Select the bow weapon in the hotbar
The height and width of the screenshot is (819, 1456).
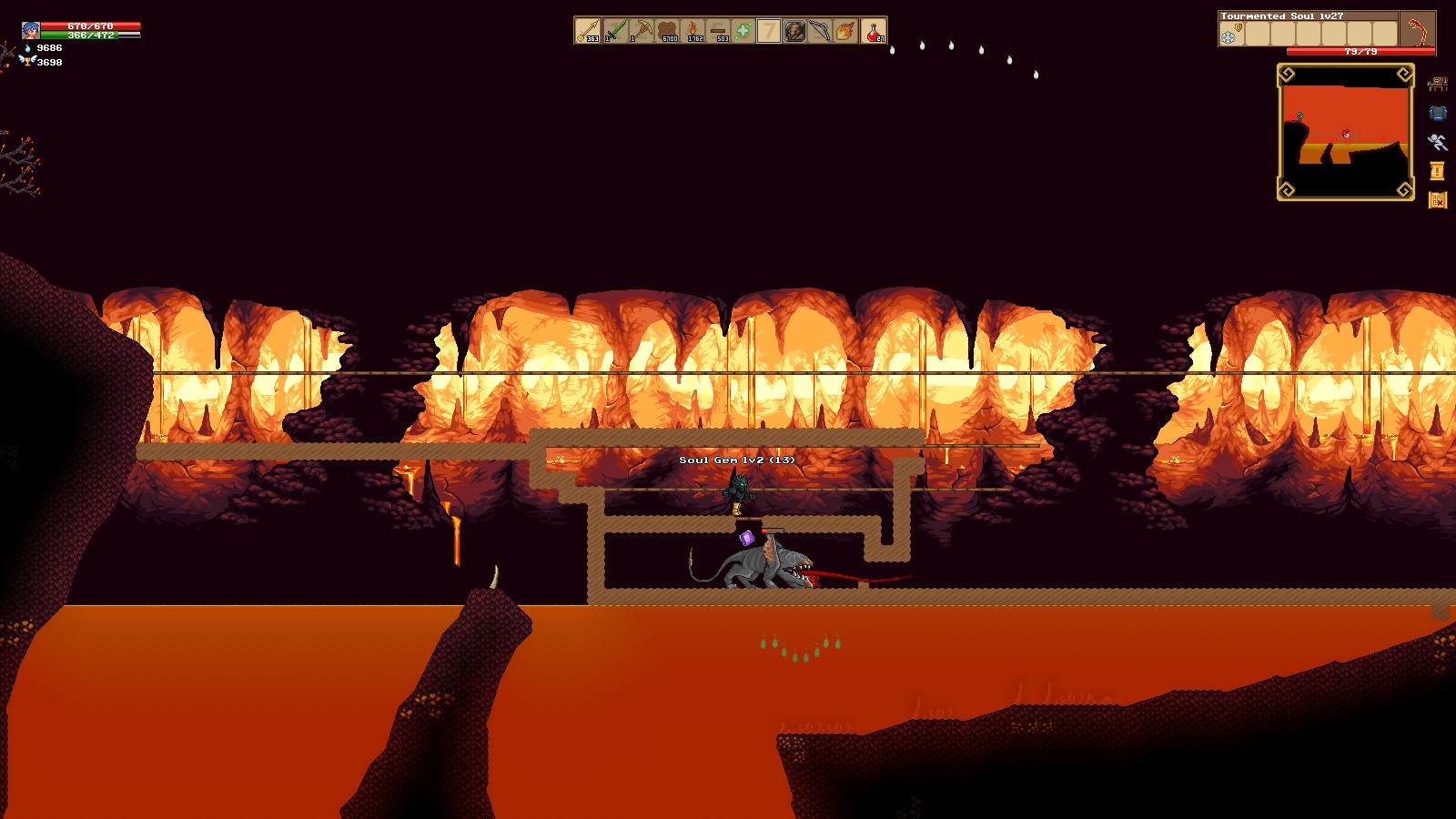coord(818,29)
